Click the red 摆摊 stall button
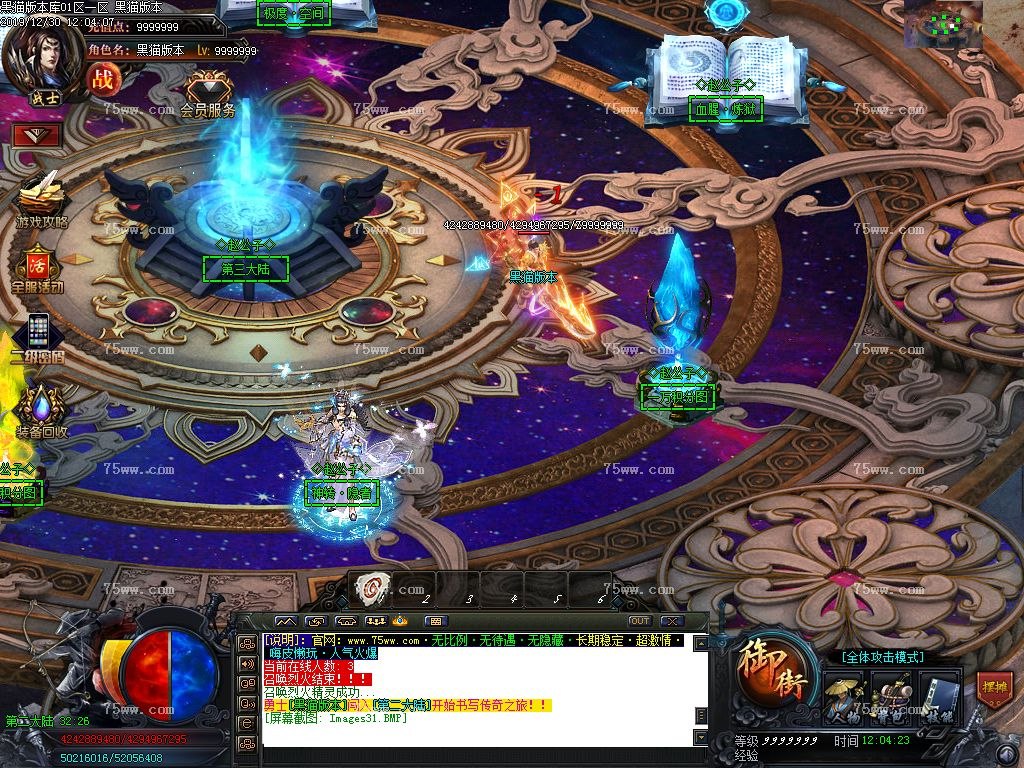Screen dimensions: 1024x768 [994, 690]
